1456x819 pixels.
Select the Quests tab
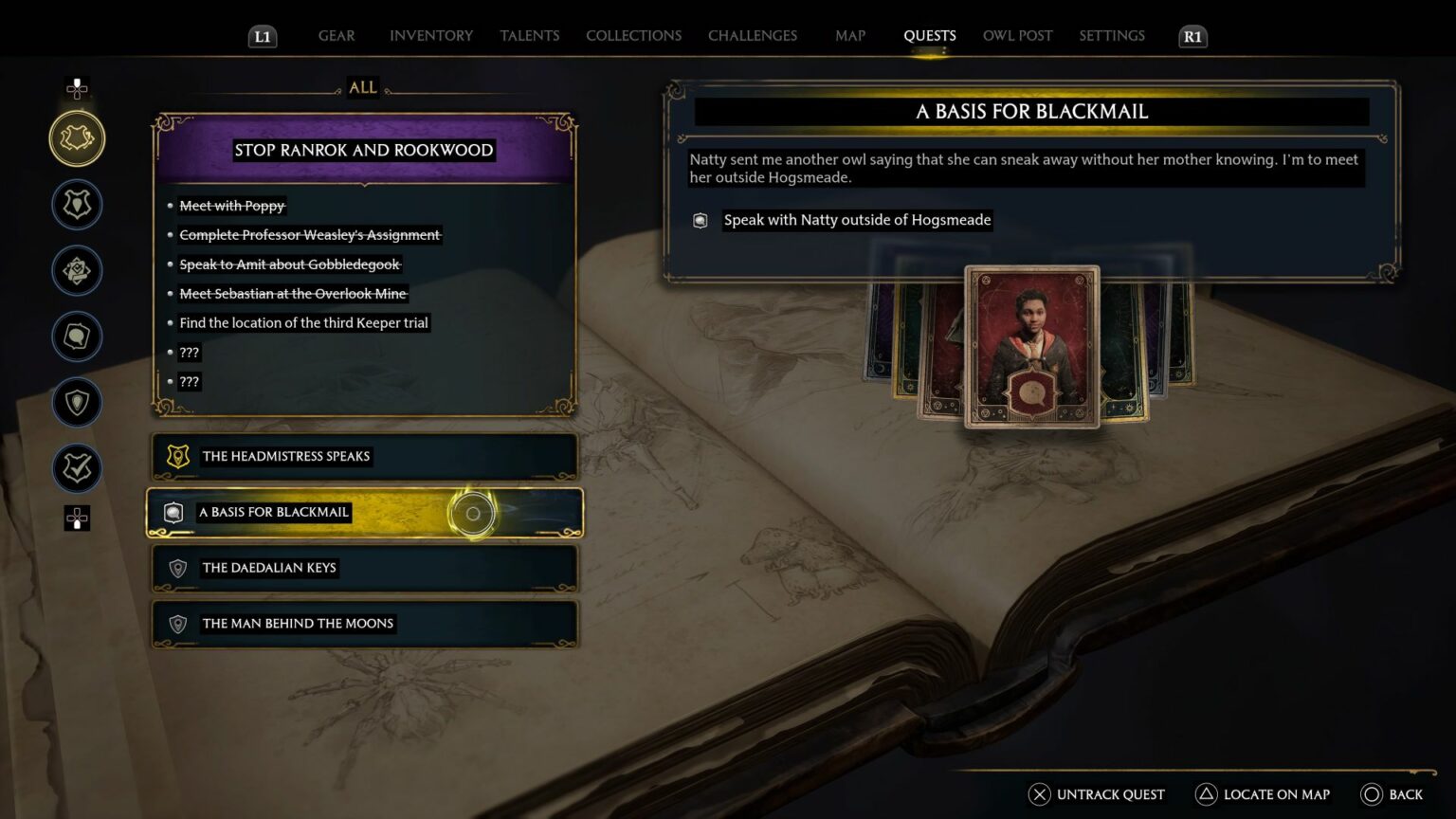pyautogui.click(x=929, y=36)
